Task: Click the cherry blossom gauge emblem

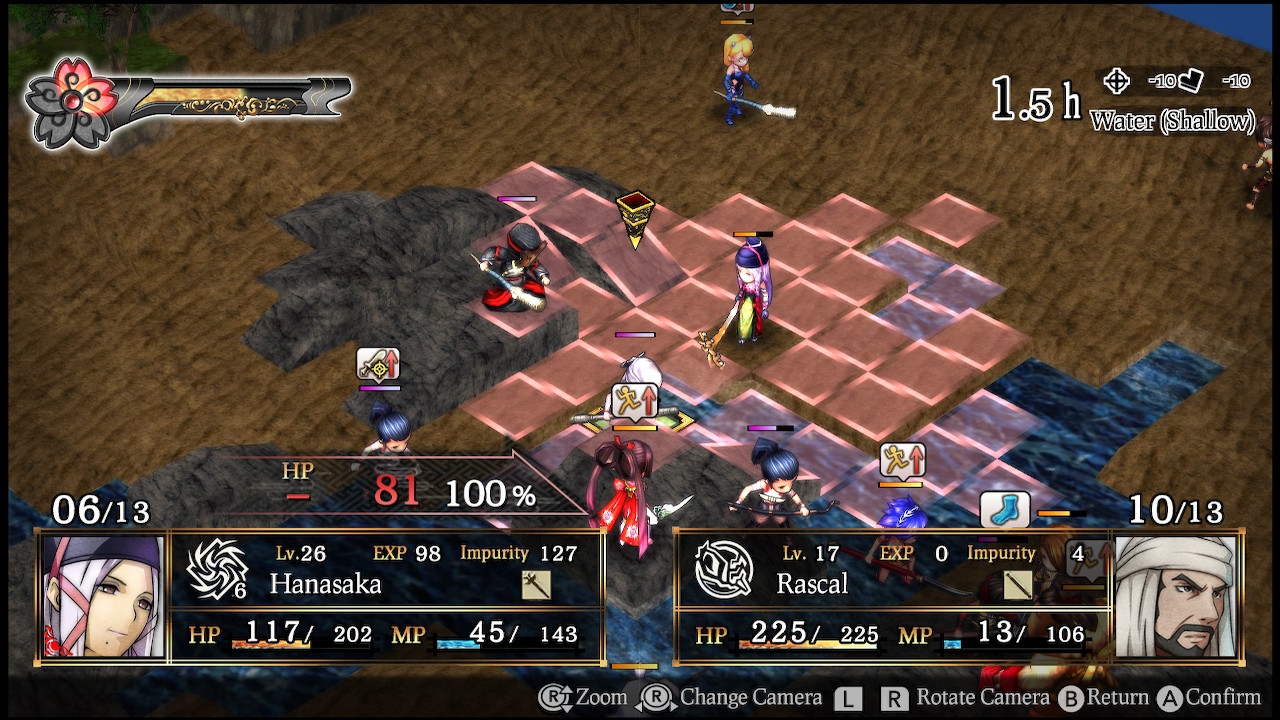Action: 71,101
